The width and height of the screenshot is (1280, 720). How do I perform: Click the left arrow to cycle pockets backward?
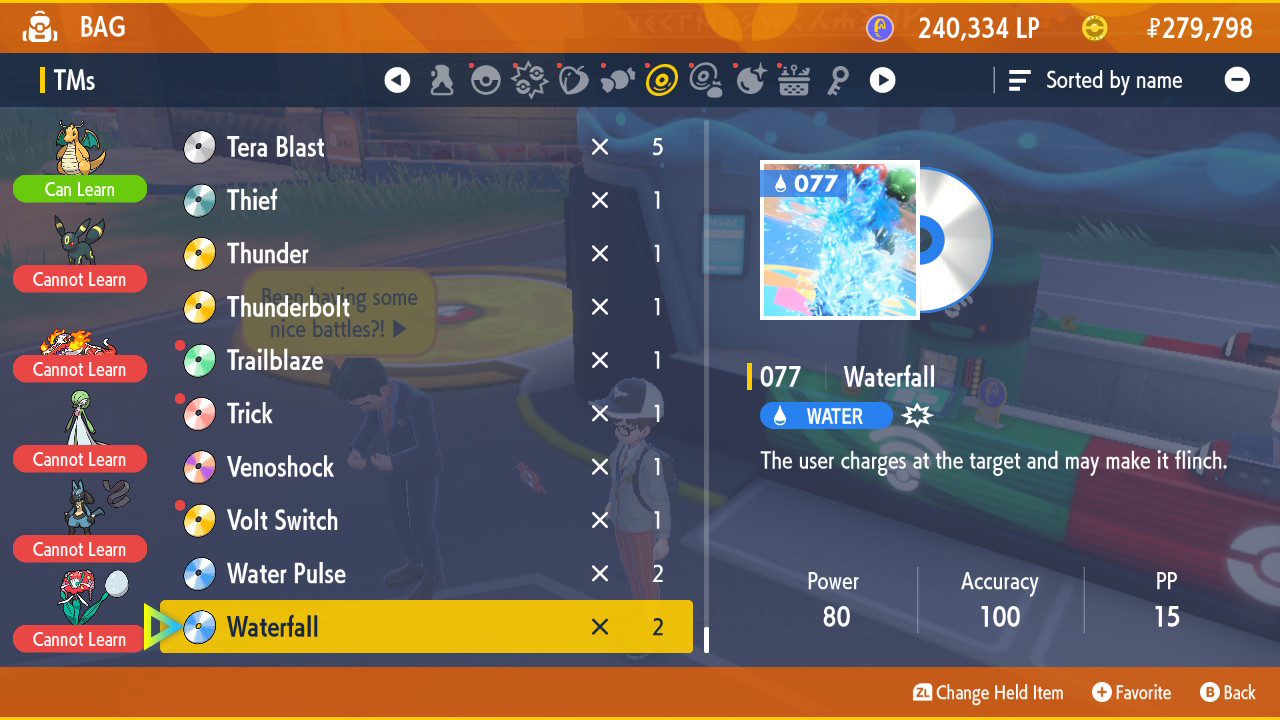point(397,80)
